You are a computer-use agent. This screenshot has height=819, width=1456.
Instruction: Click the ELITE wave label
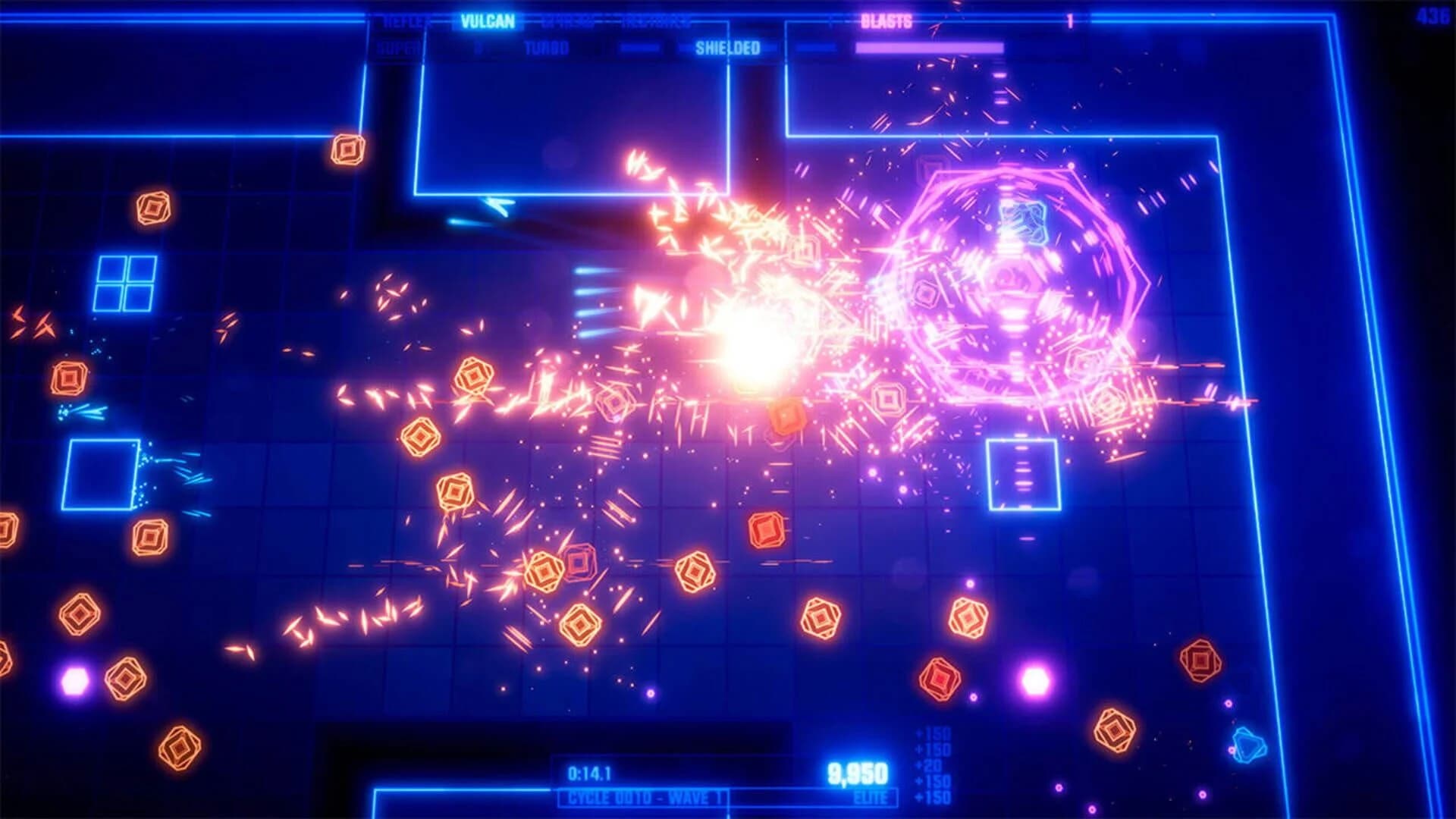(874, 797)
